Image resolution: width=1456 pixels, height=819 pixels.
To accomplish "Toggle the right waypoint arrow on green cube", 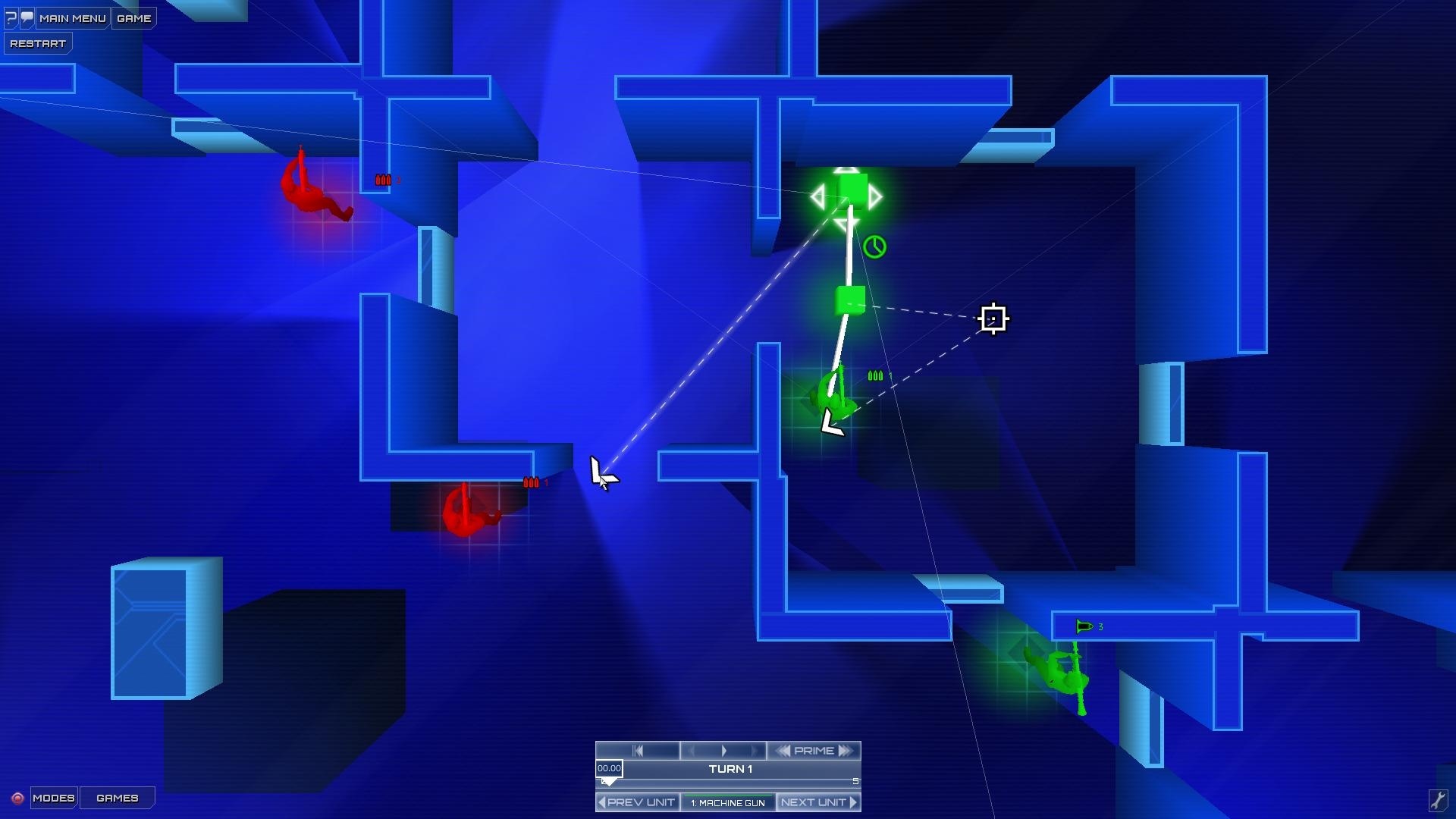I will tap(877, 196).
